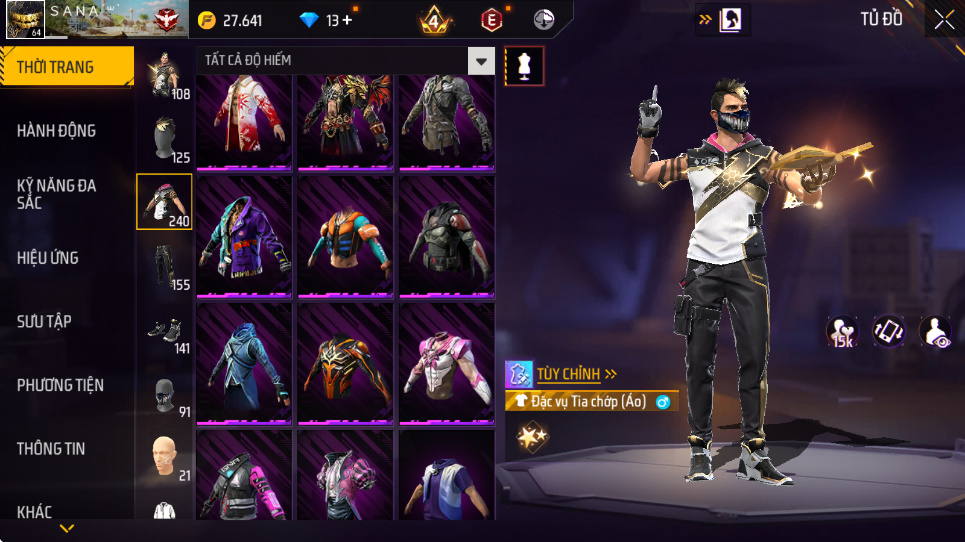Select the Hiệu Ứng tab
The image size is (965, 542).
pyautogui.click(x=48, y=258)
